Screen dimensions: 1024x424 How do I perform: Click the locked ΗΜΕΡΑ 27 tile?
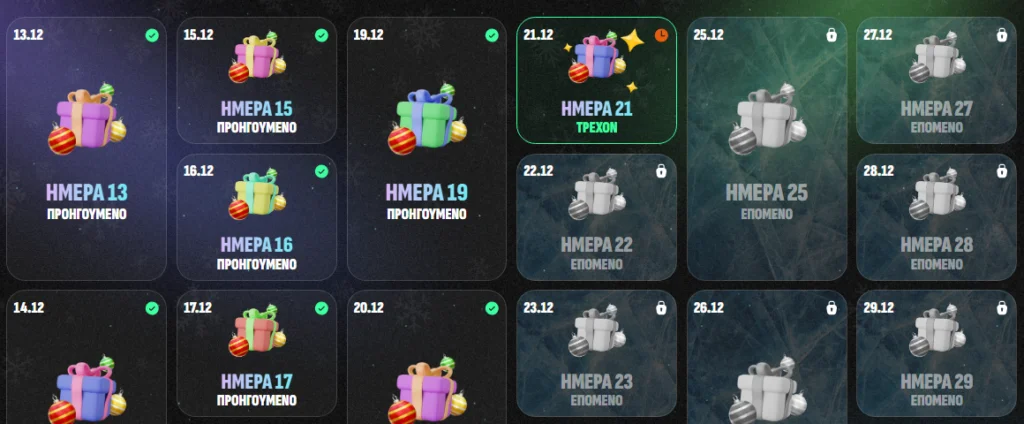click(937, 81)
